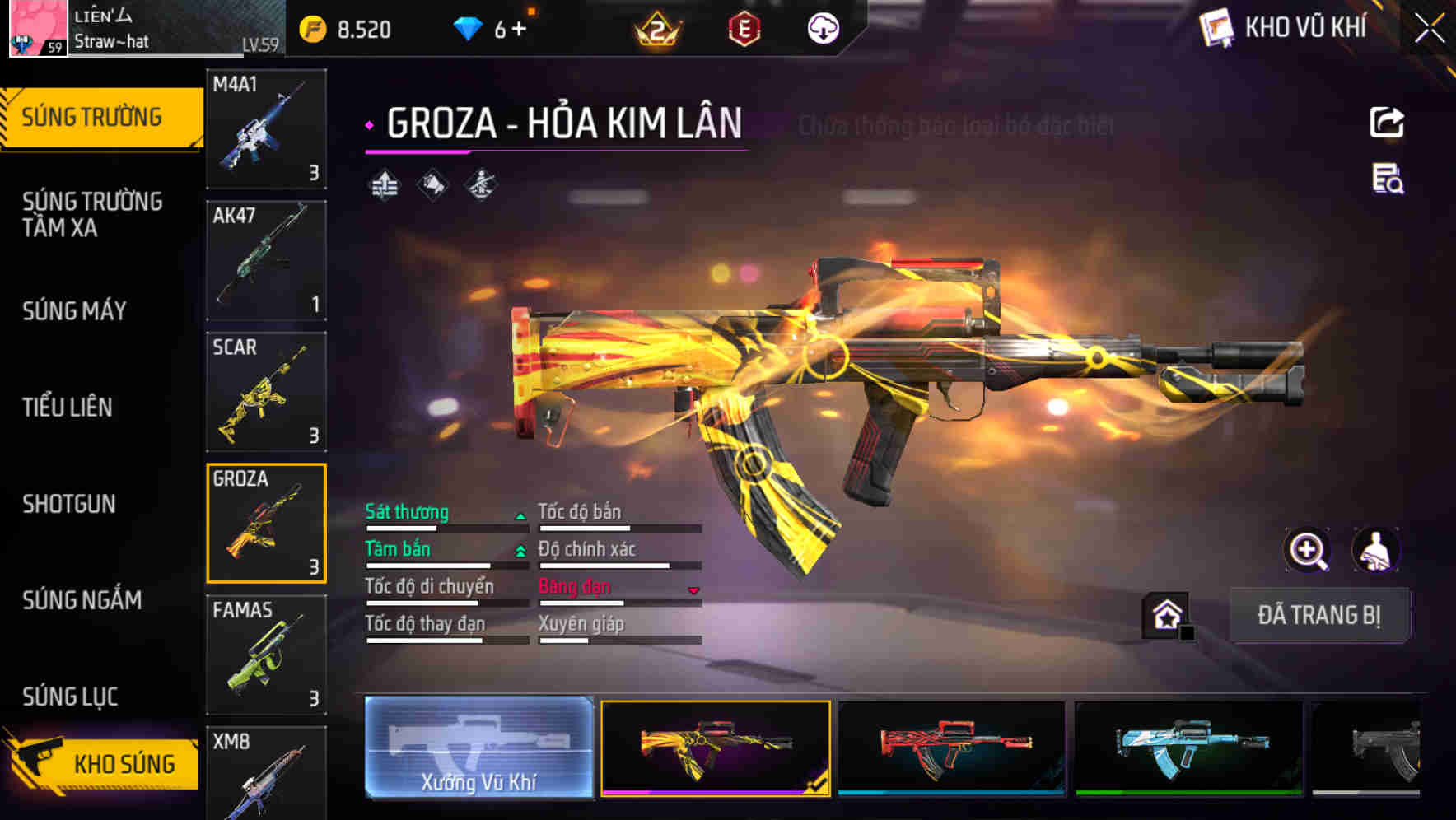Select the red Groza skin thumbnail
This screenshot has width=1456, height=820.
click(x=951, y=748)
